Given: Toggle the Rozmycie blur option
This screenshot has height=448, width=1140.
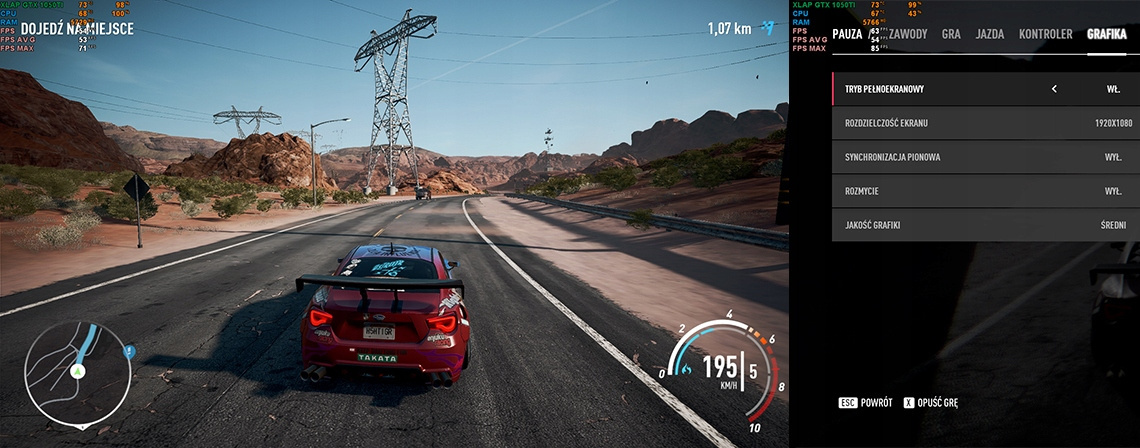Looking at the screenshot, I should click(x=985, y=191).
